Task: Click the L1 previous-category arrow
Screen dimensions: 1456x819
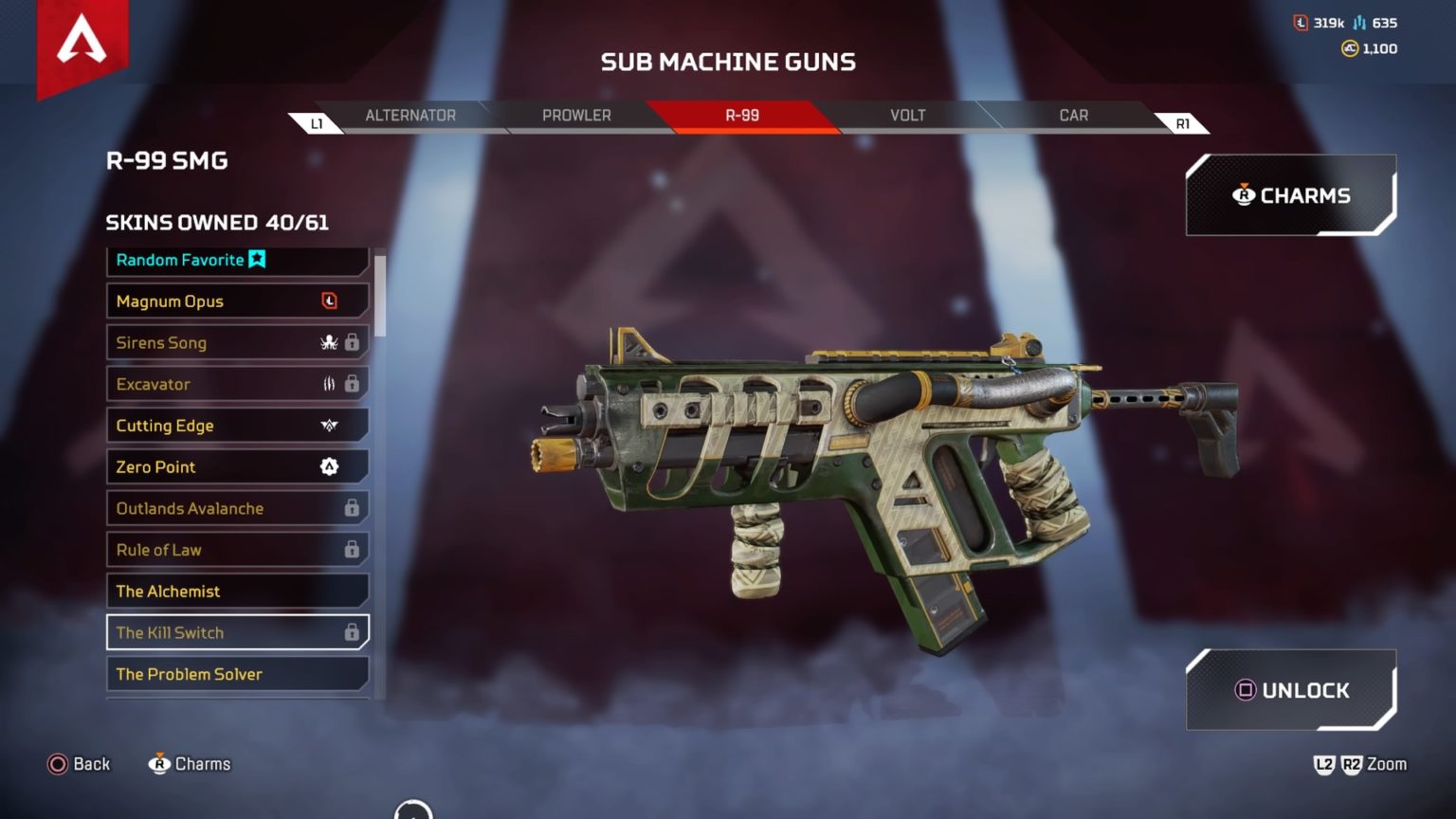Action: 317,121
